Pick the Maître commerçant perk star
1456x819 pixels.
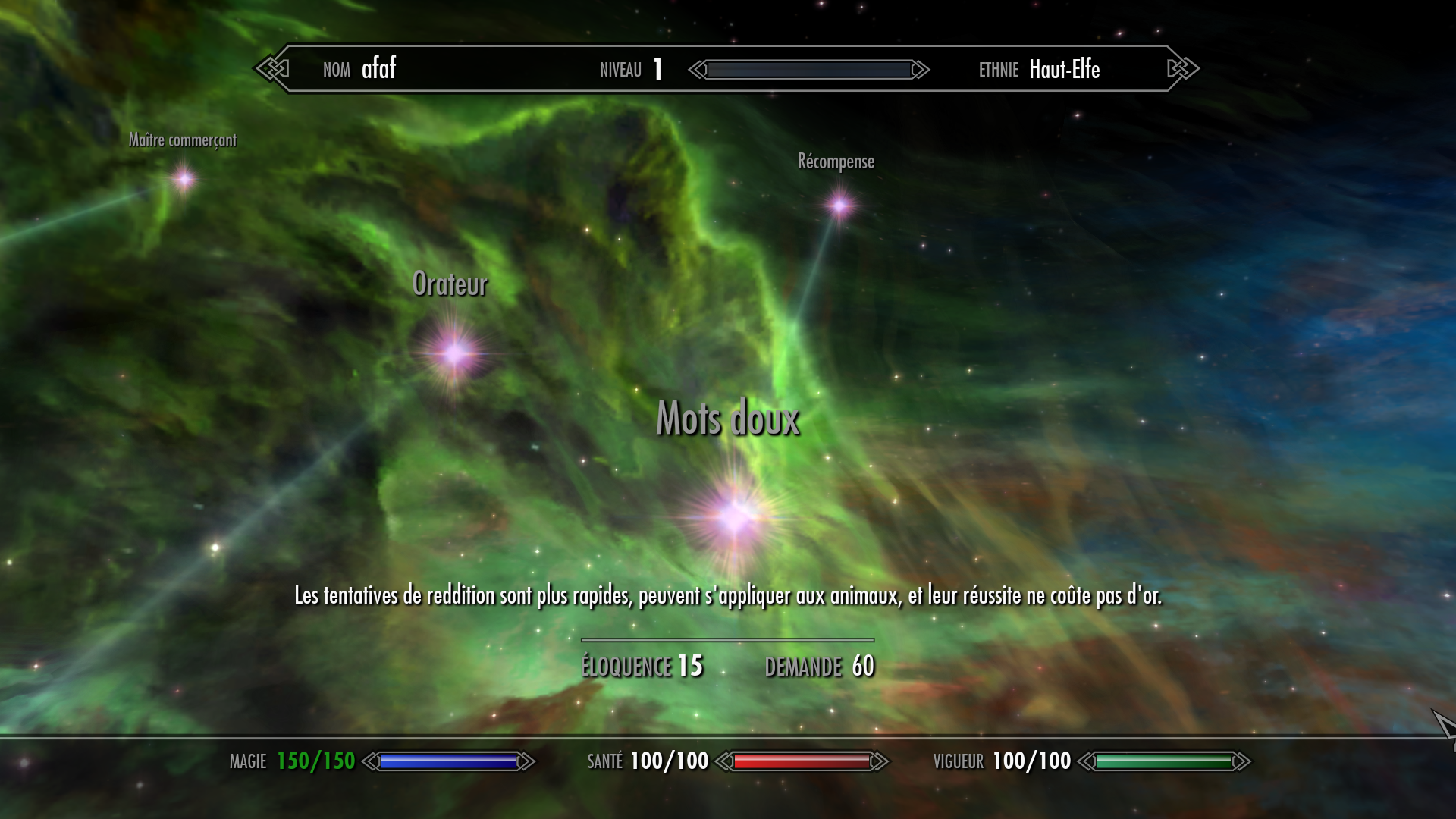(184, 180)
